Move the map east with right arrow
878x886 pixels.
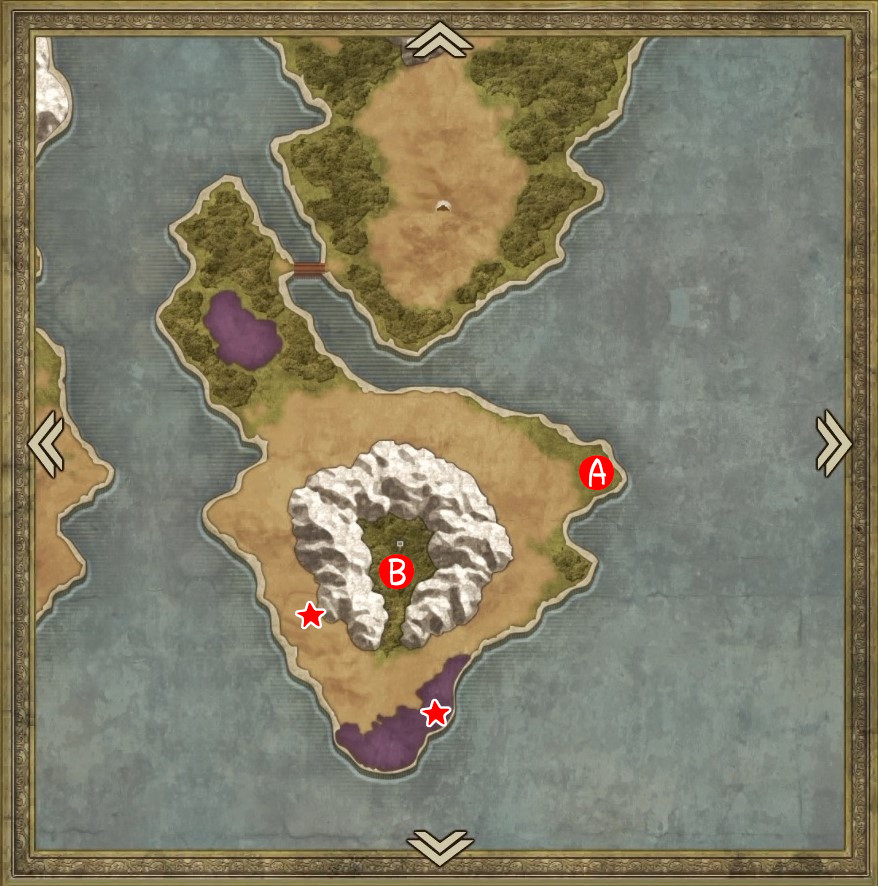pyautogui.click(x=833, y=443)
